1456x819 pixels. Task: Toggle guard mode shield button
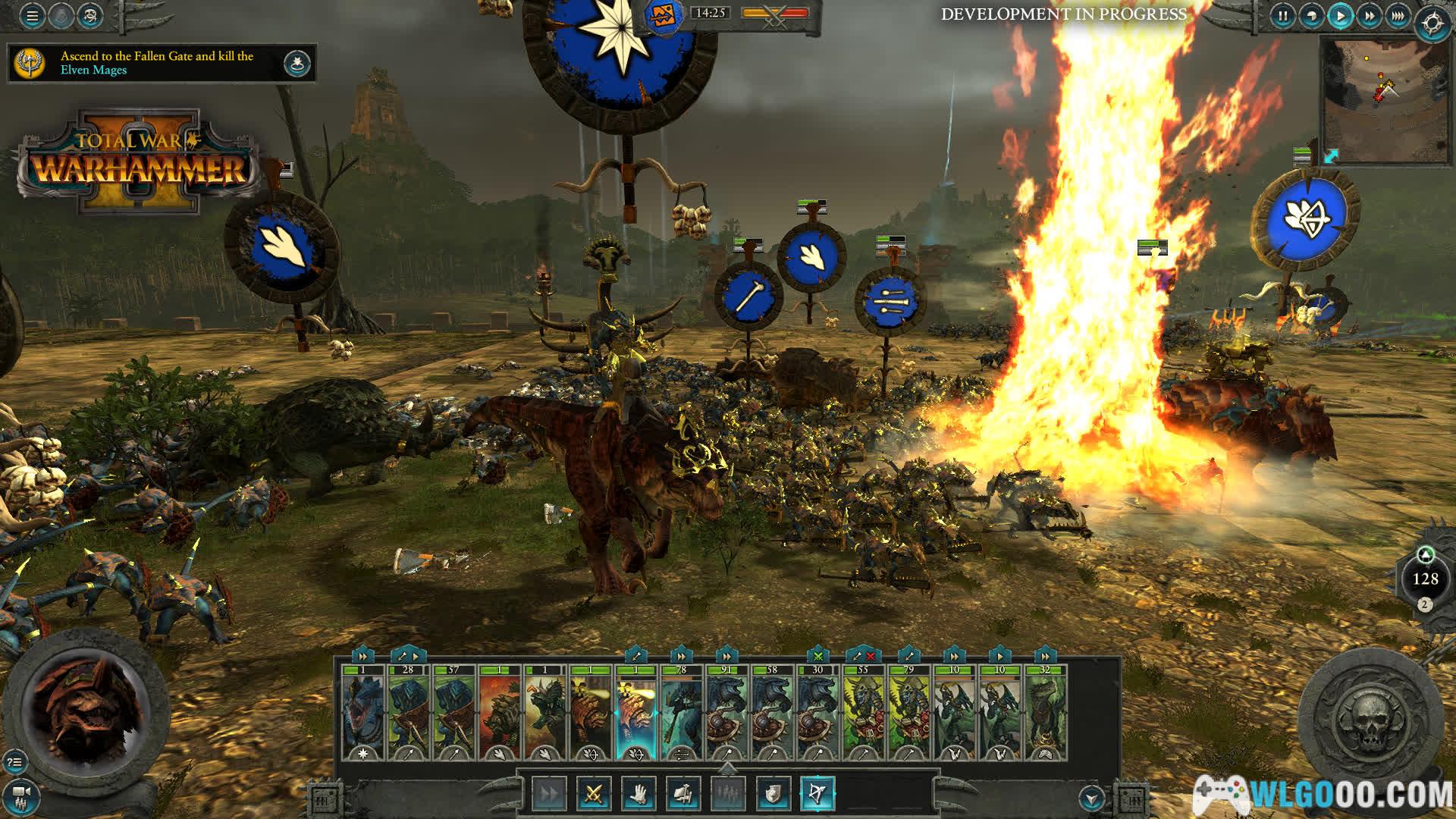[x=773, y=794]
